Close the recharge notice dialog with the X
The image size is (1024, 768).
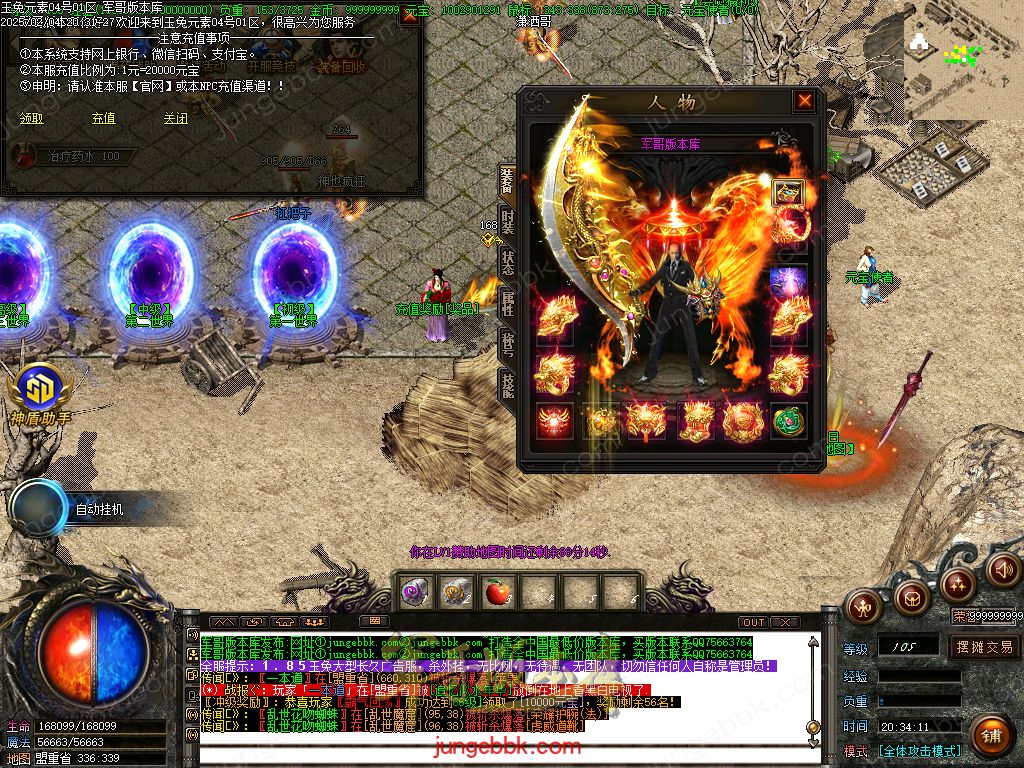(x=409, y=15)
